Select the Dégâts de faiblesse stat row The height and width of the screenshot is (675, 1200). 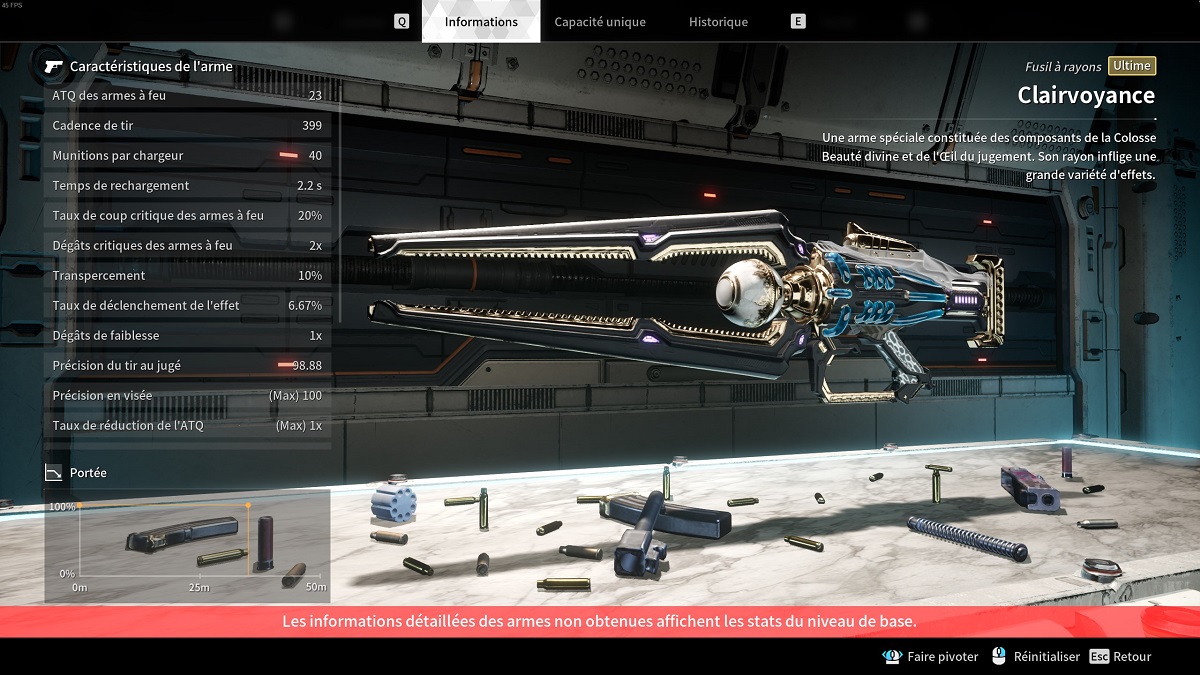point(187,336)
